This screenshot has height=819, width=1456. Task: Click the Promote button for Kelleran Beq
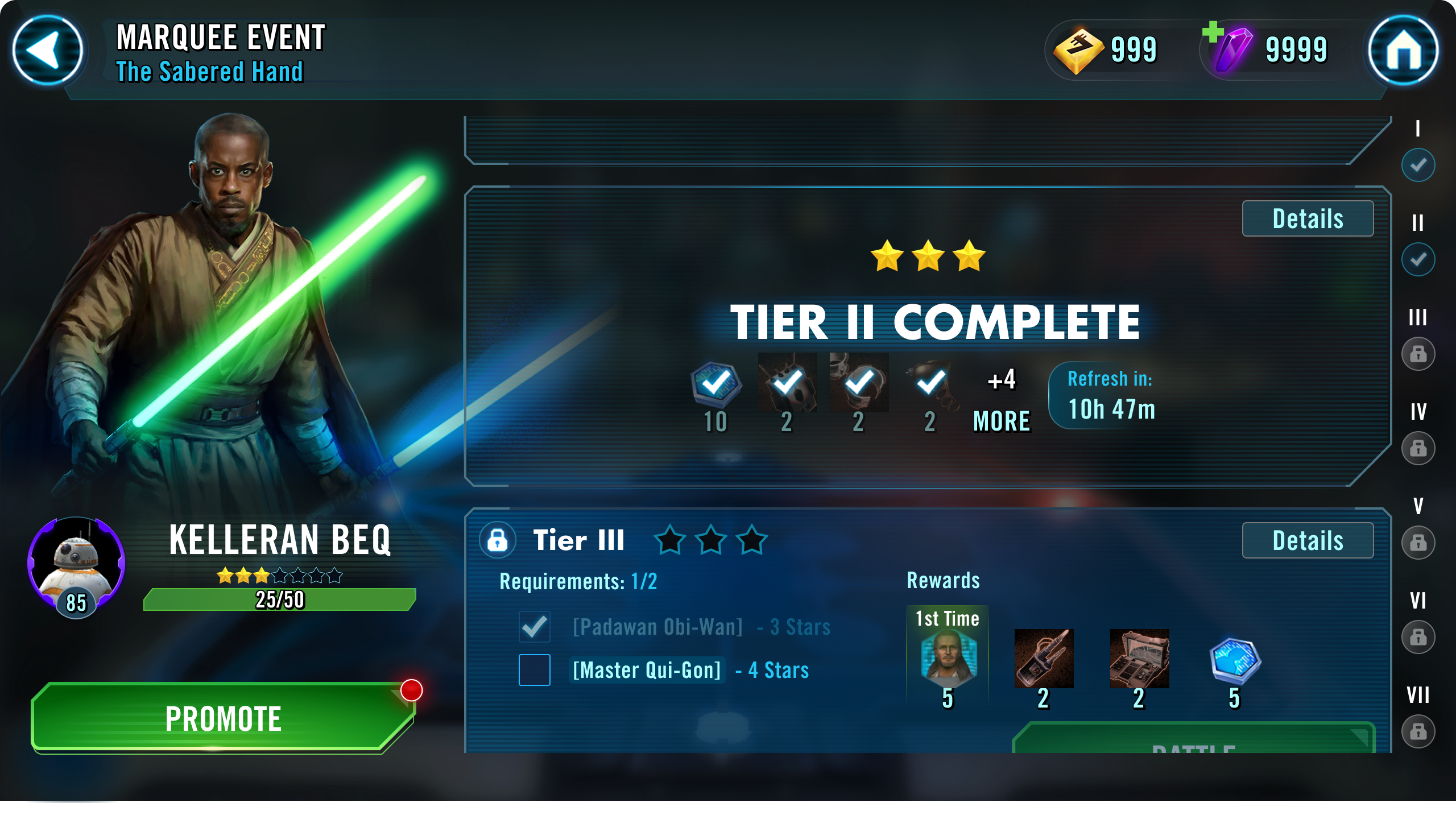click(222, 718)
